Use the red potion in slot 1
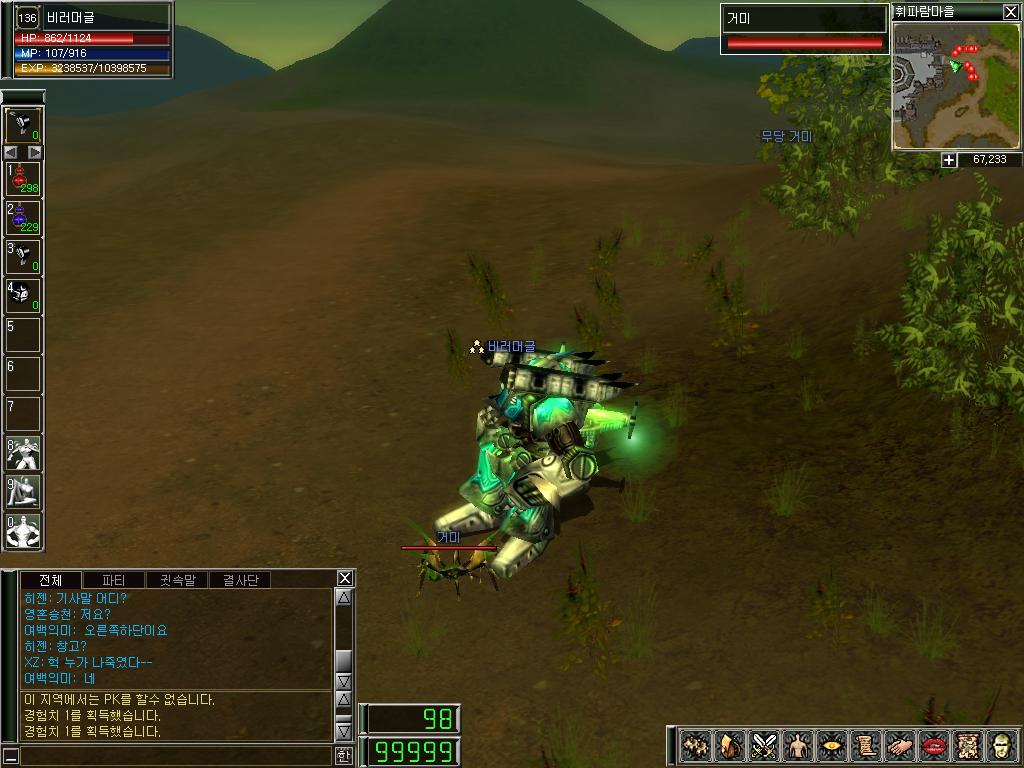The image size is (1024, 768). click(x=23, y=179)
